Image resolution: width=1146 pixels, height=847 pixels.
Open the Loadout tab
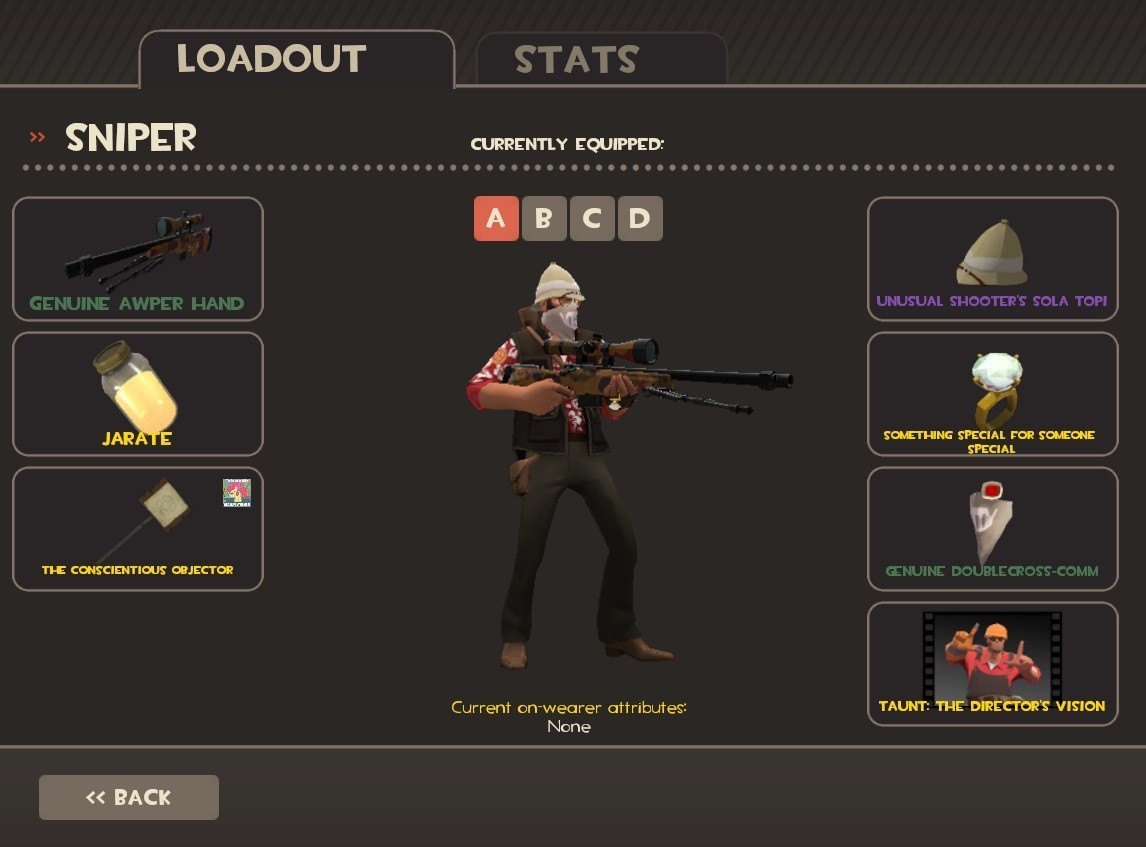(296, 60)
